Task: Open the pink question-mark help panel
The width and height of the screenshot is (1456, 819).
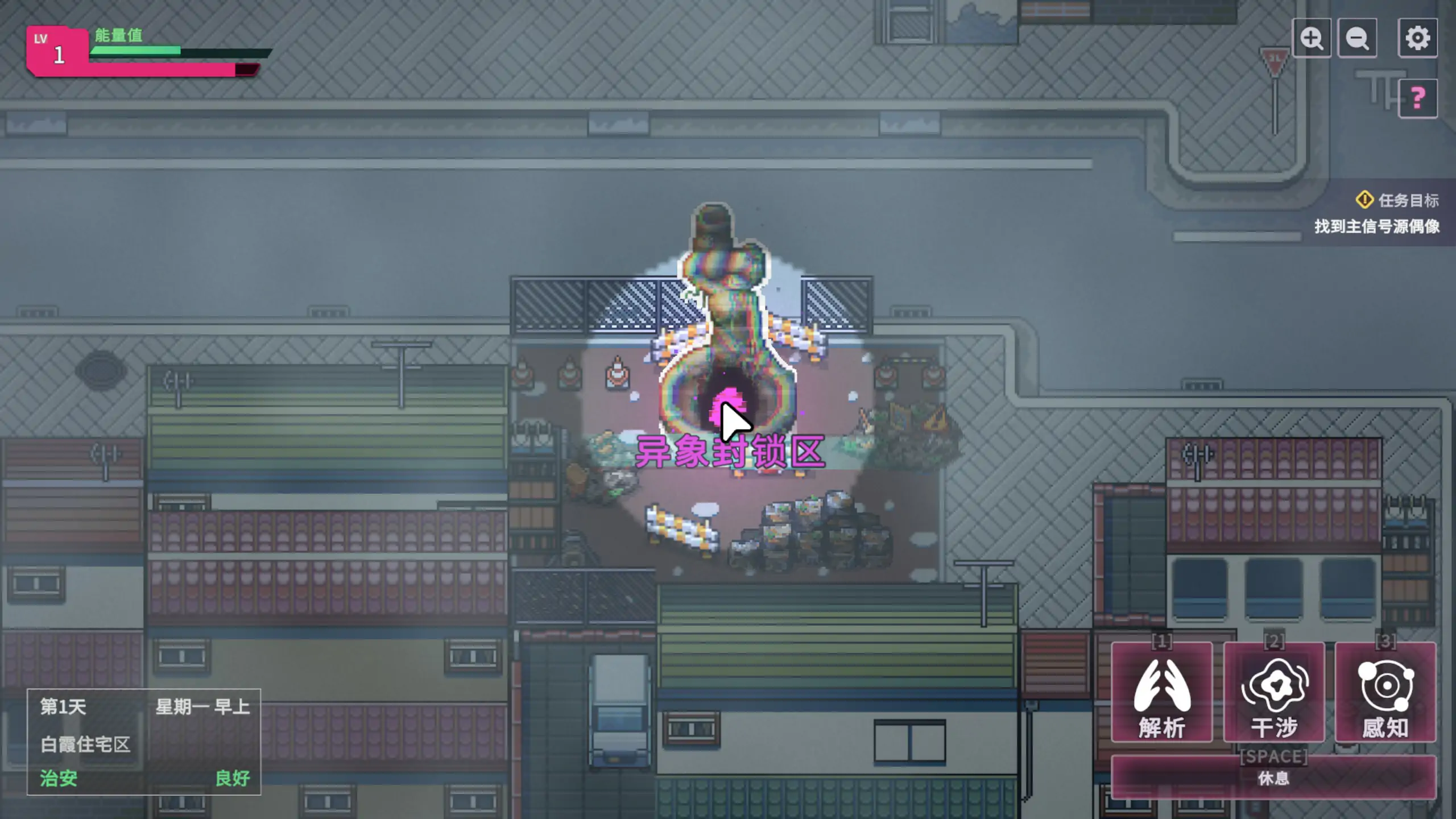Action: [1417, 98]
